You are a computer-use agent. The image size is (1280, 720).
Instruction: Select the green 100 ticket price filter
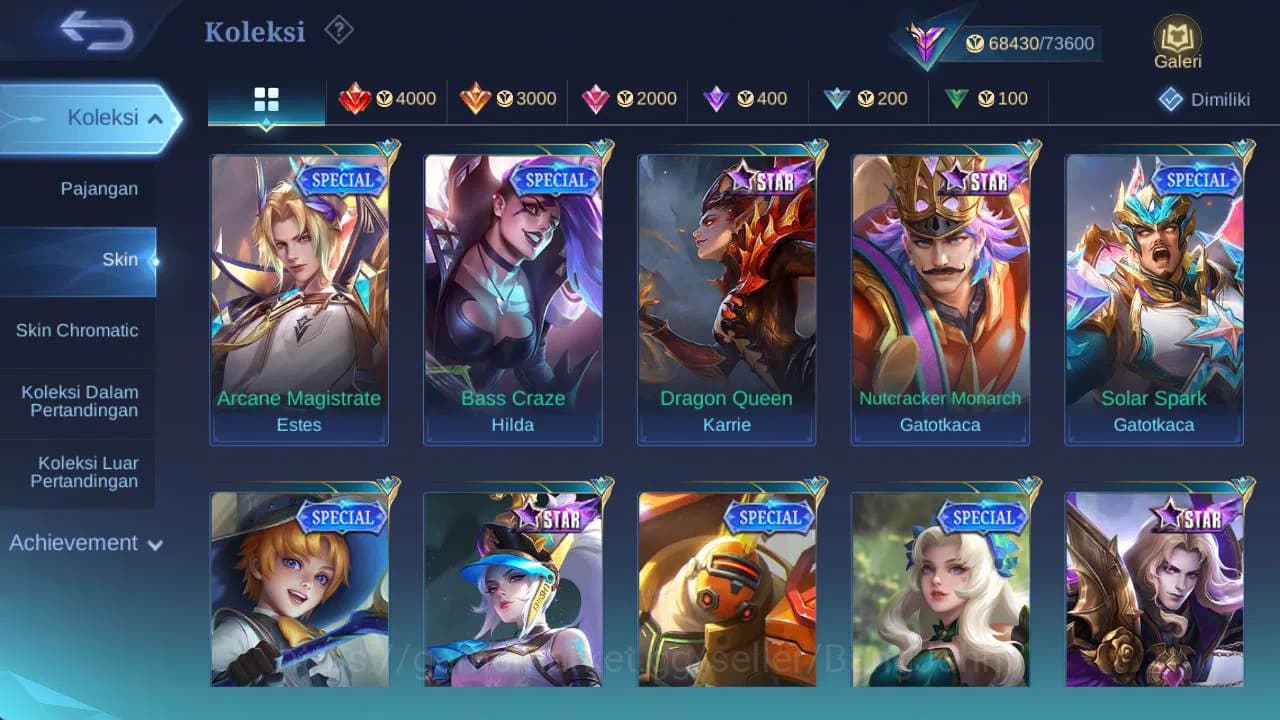tap(988, 99)
